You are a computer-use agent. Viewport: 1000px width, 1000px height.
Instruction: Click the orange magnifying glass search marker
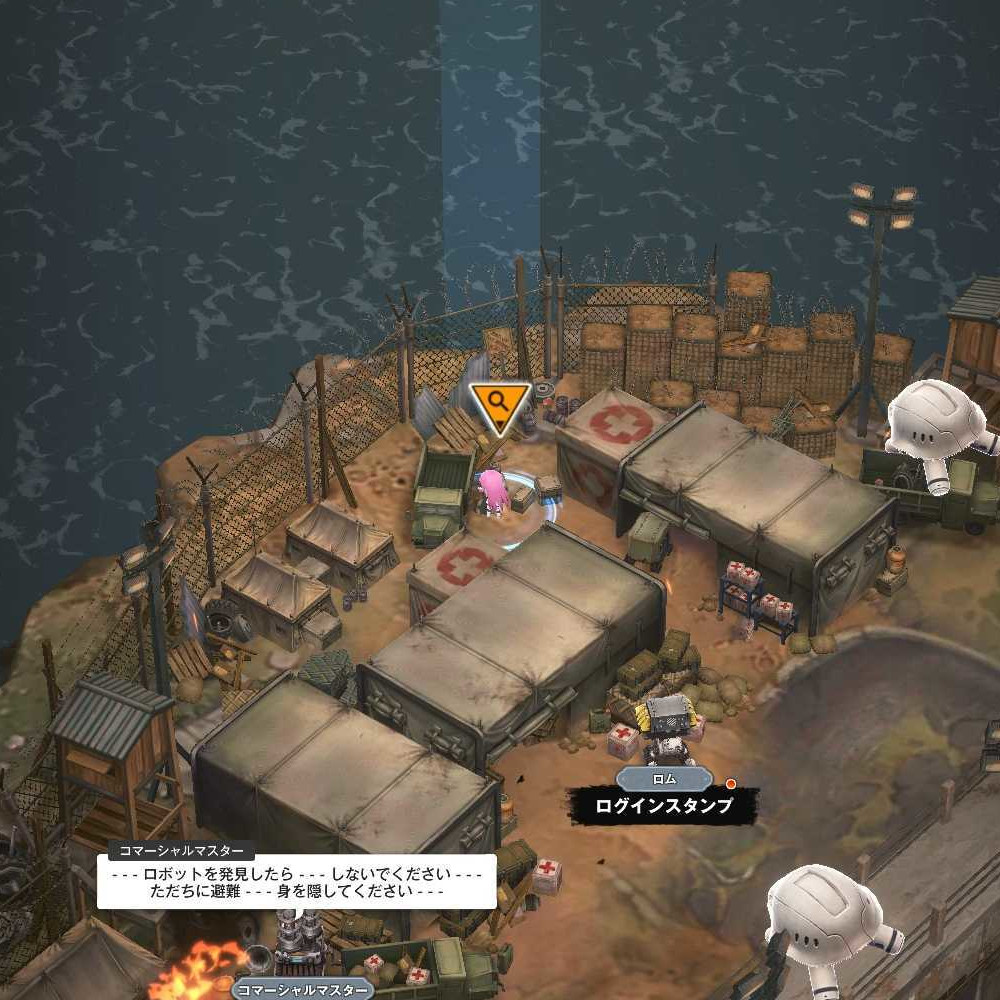[499, 405]
